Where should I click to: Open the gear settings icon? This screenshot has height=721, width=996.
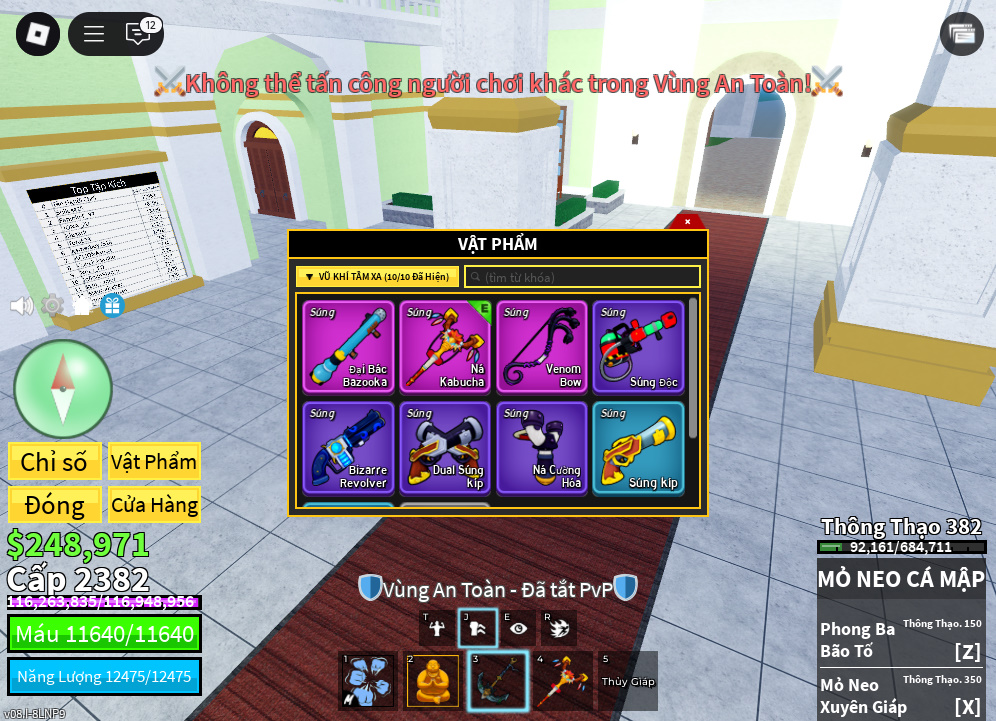pyautogui.click(x=52, y=305)
